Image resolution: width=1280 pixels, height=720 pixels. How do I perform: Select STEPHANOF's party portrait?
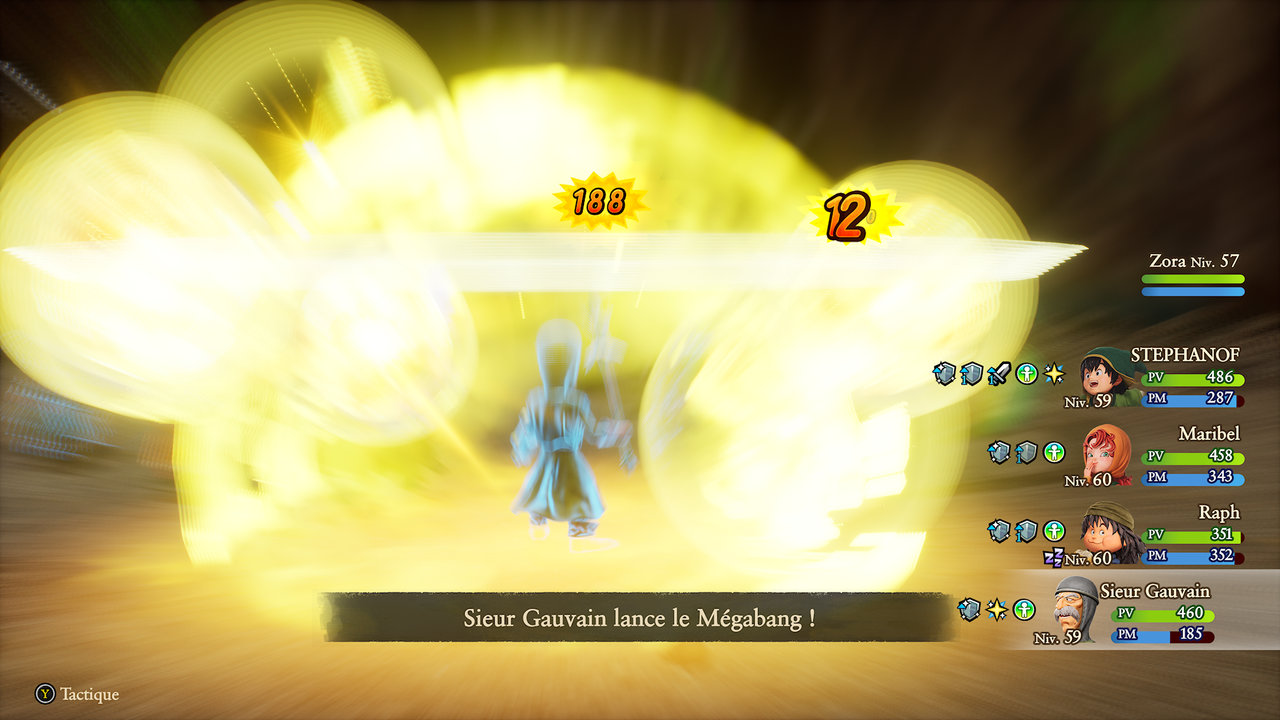pos(1105,376)
